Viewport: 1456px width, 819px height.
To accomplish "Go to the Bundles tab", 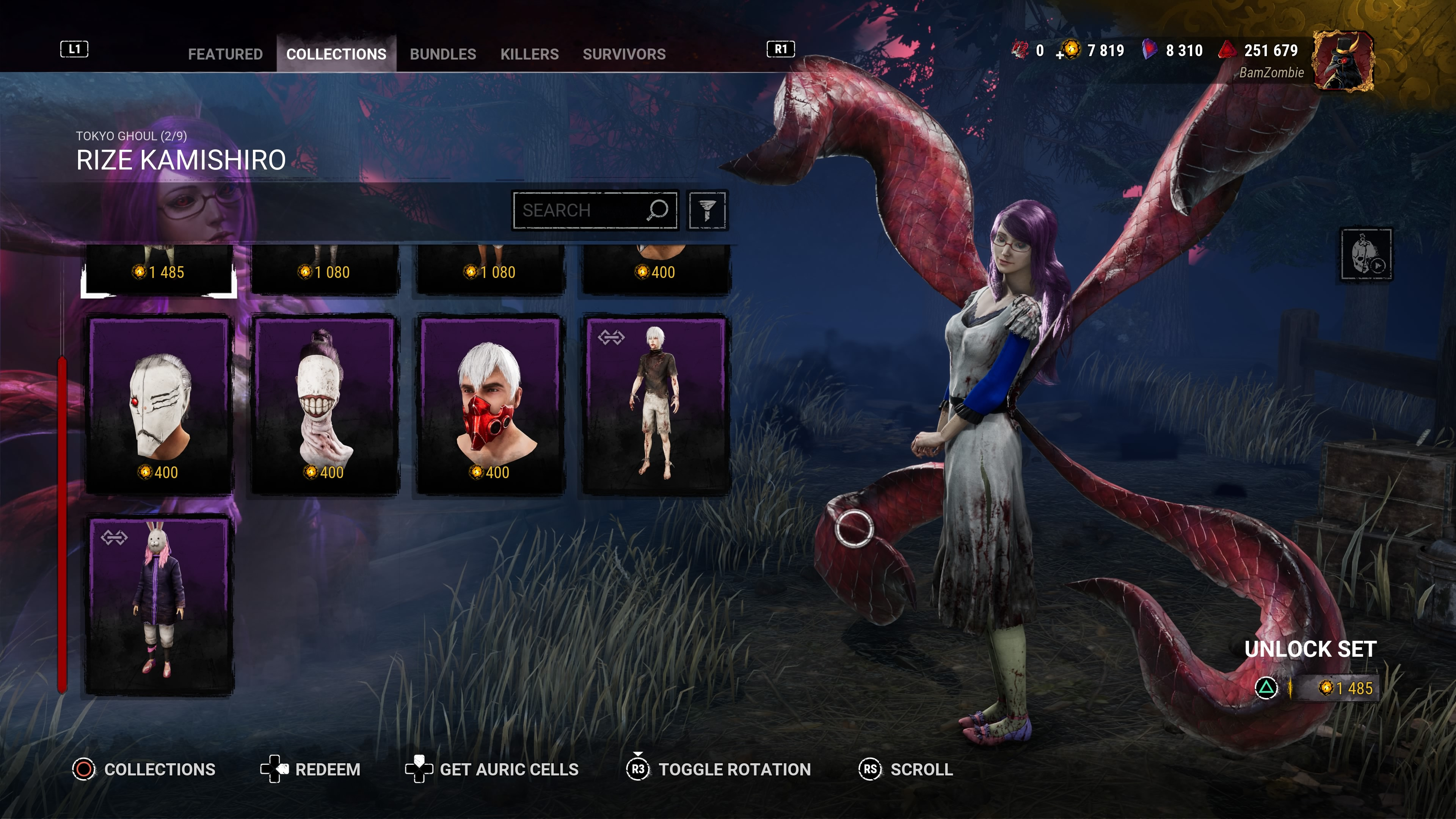I will [442, 54].
